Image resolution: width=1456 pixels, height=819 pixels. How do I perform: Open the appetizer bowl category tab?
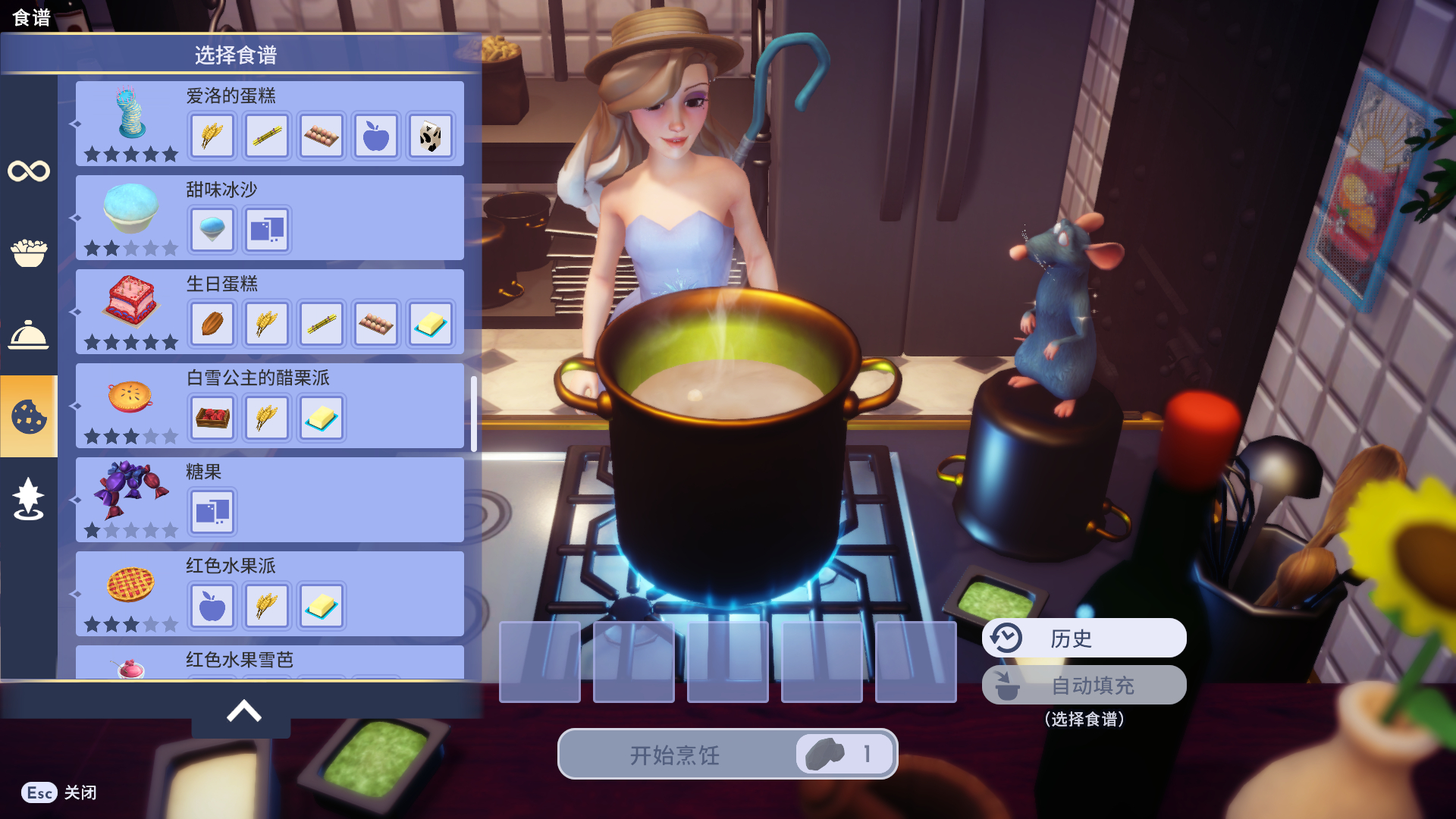click(x=29, y=253)
